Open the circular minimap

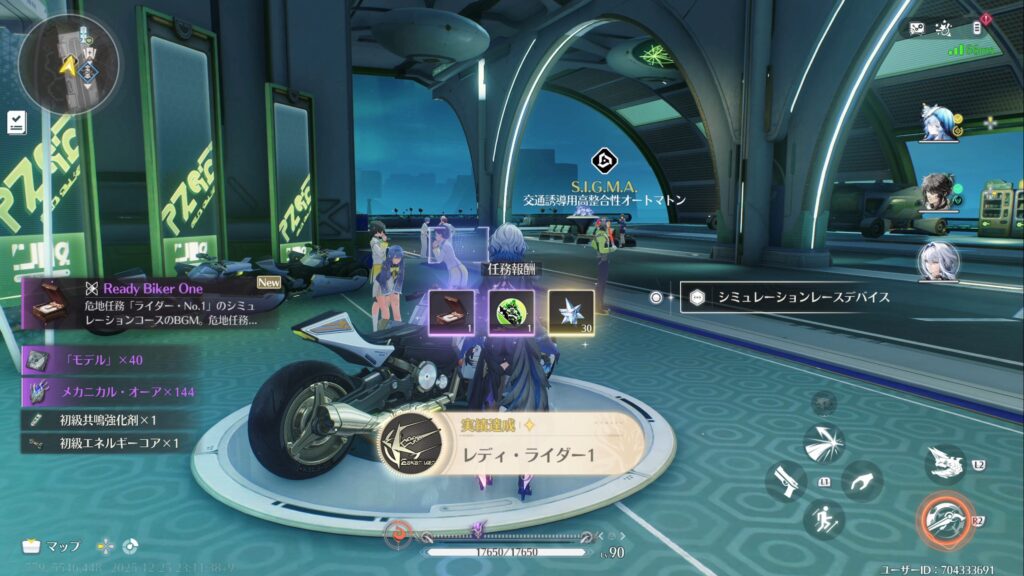[x=68, y=51]
